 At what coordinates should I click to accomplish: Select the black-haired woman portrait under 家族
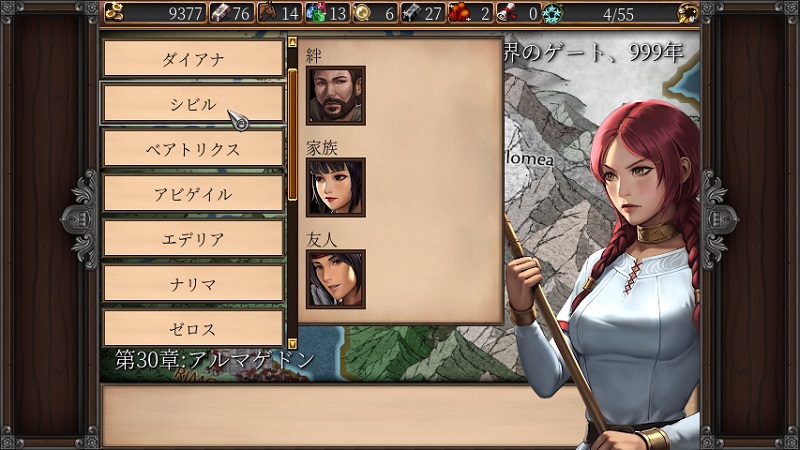pos(335,187)
